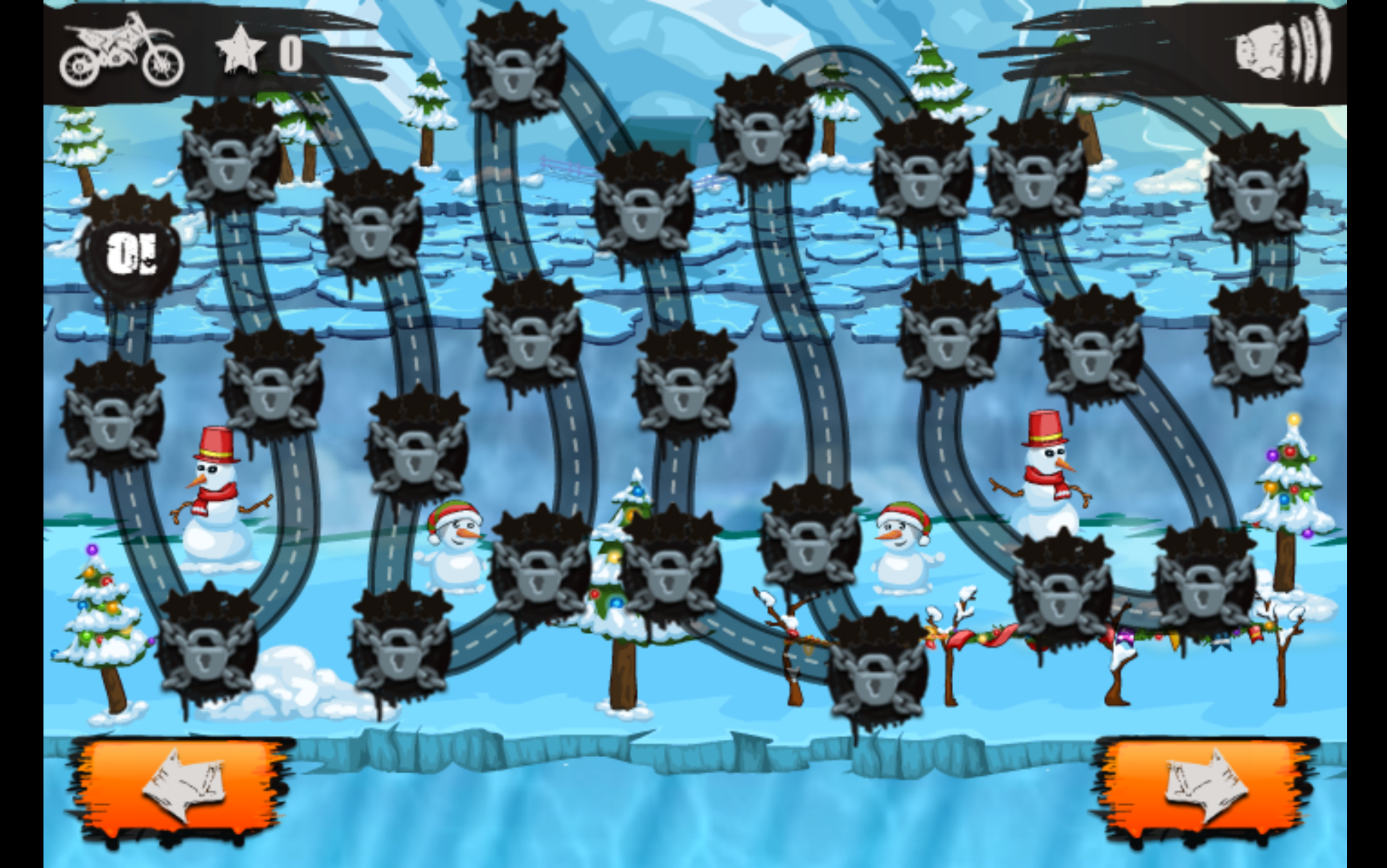Open the motorcycle selection icon
This screenshot has height=868, width=1387.
122,51
